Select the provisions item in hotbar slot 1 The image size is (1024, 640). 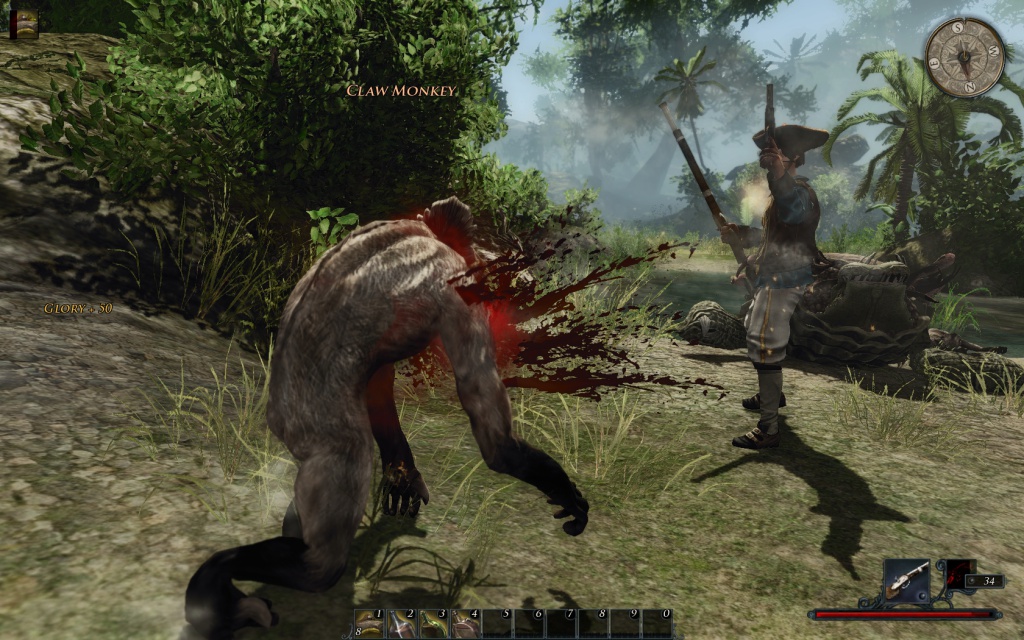[x=370, y=624]
